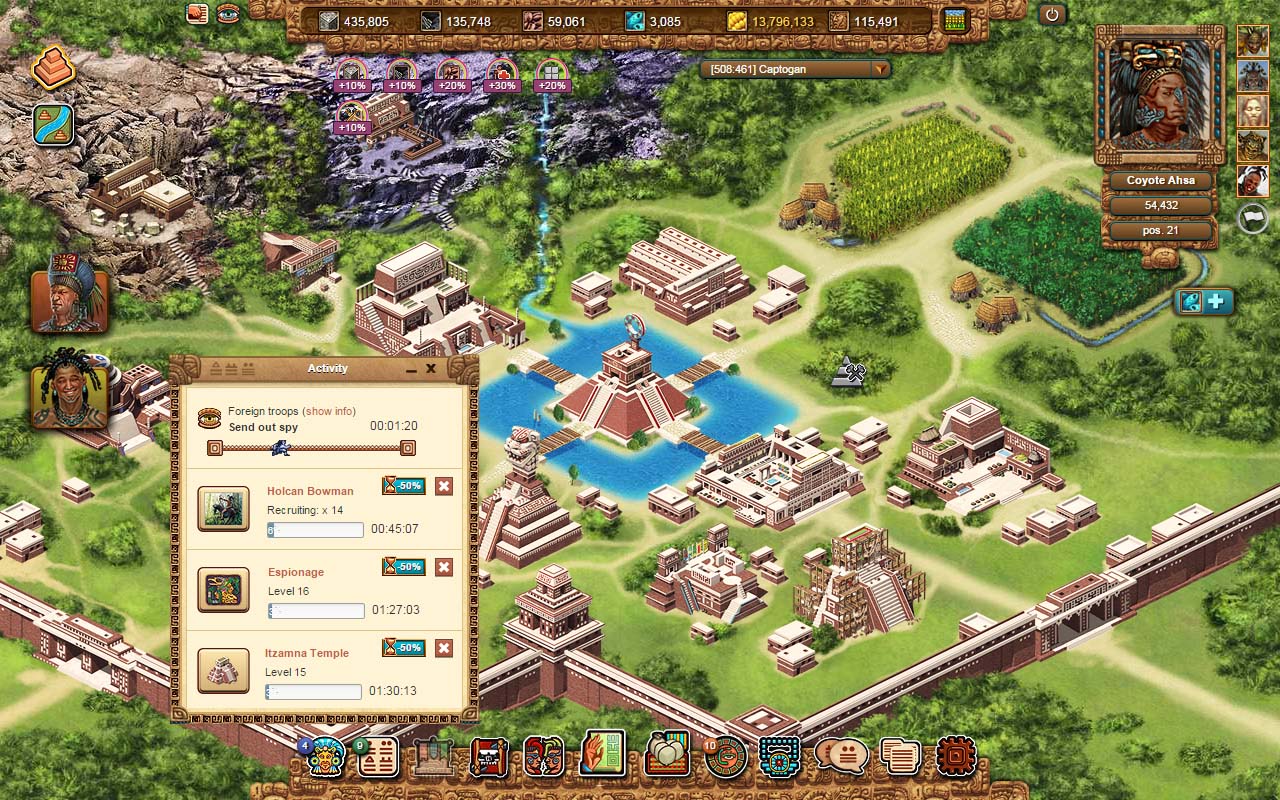Cancel the Itzamna Temple upgrade

coord(444,648)
